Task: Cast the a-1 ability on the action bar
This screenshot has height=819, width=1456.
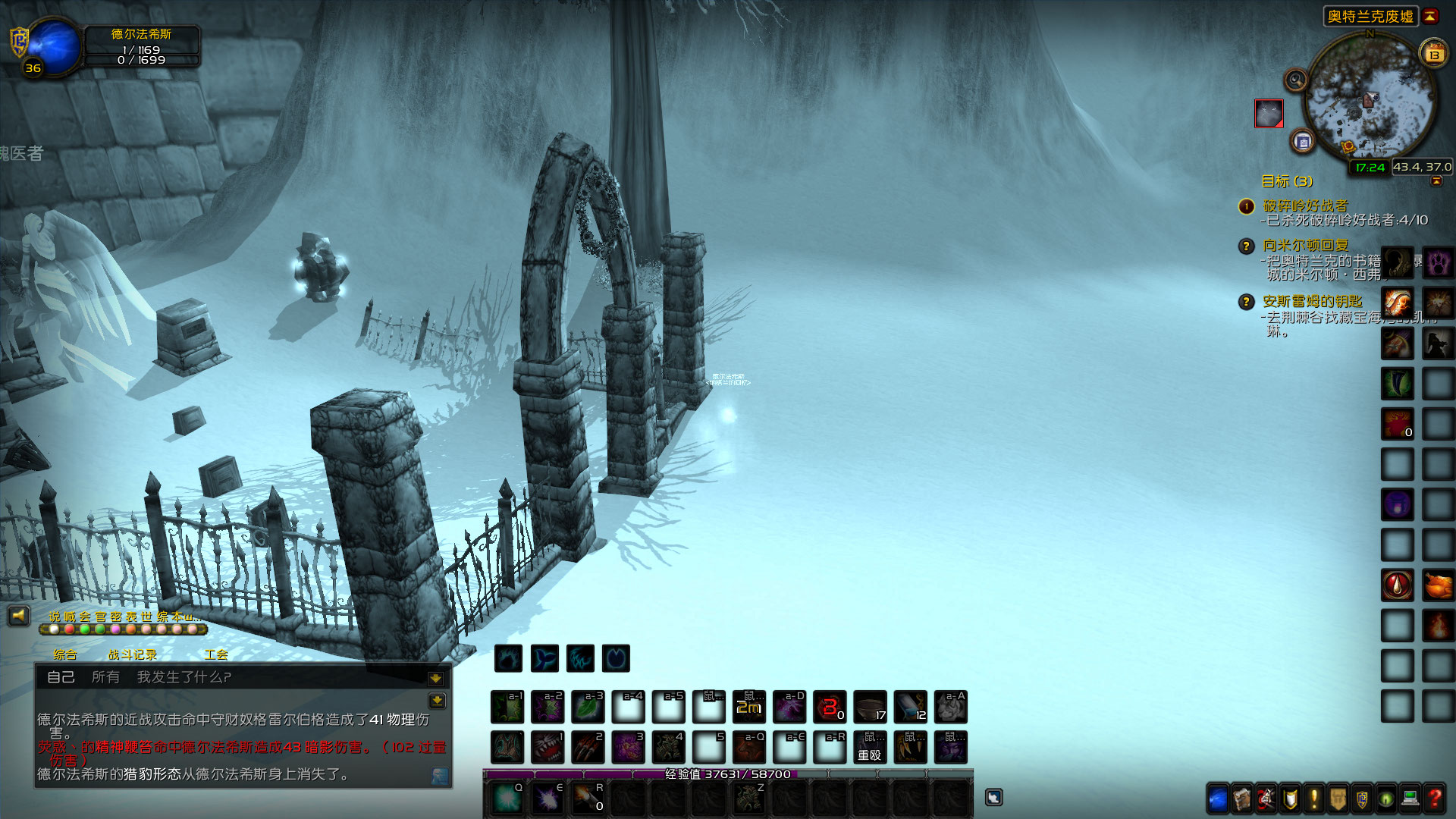Action: pos(508,707)
